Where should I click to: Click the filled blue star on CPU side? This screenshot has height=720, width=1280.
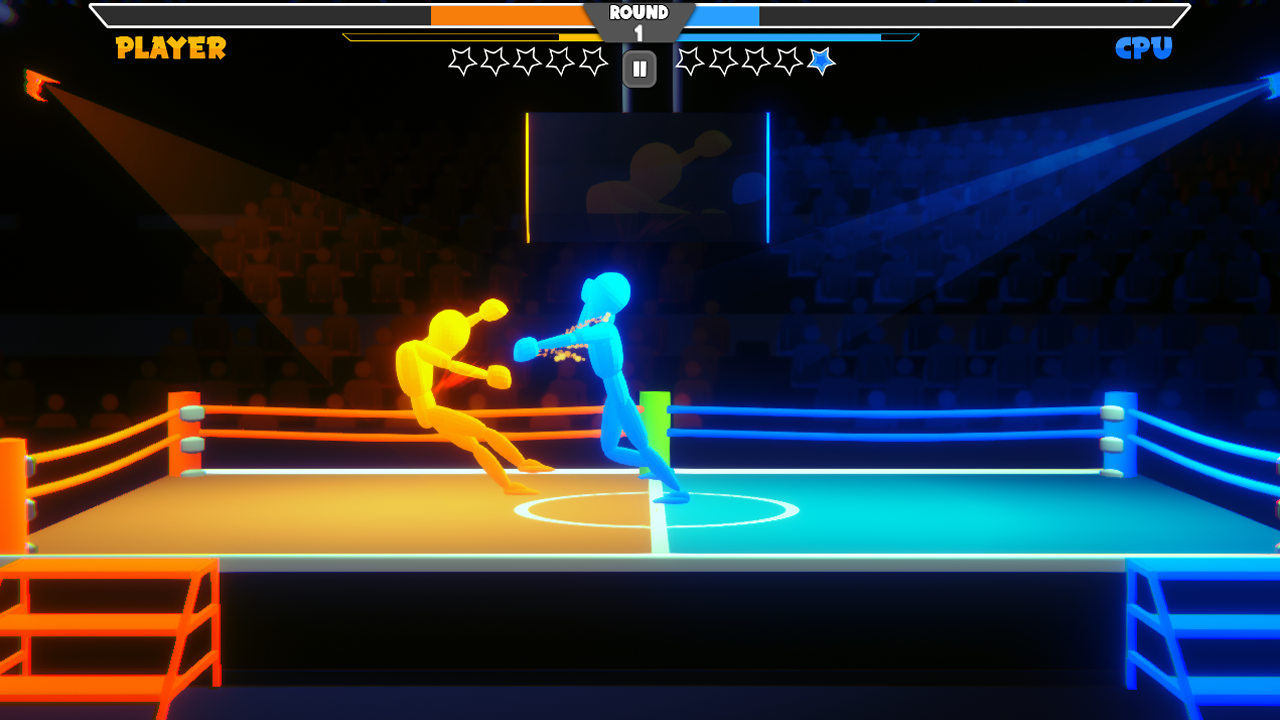[x=820, y=62]
